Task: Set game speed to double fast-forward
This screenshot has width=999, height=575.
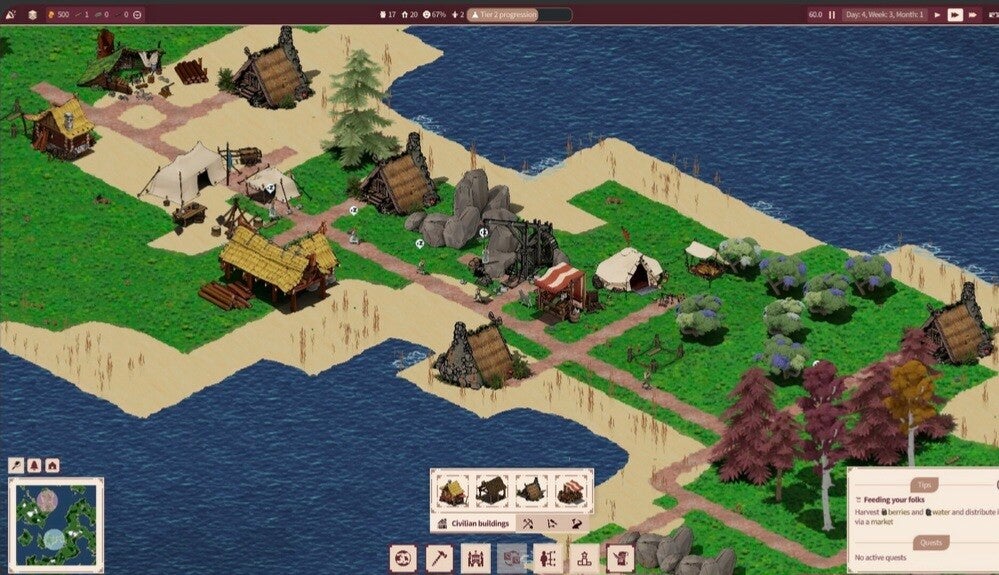Action: tap(955, 15)
